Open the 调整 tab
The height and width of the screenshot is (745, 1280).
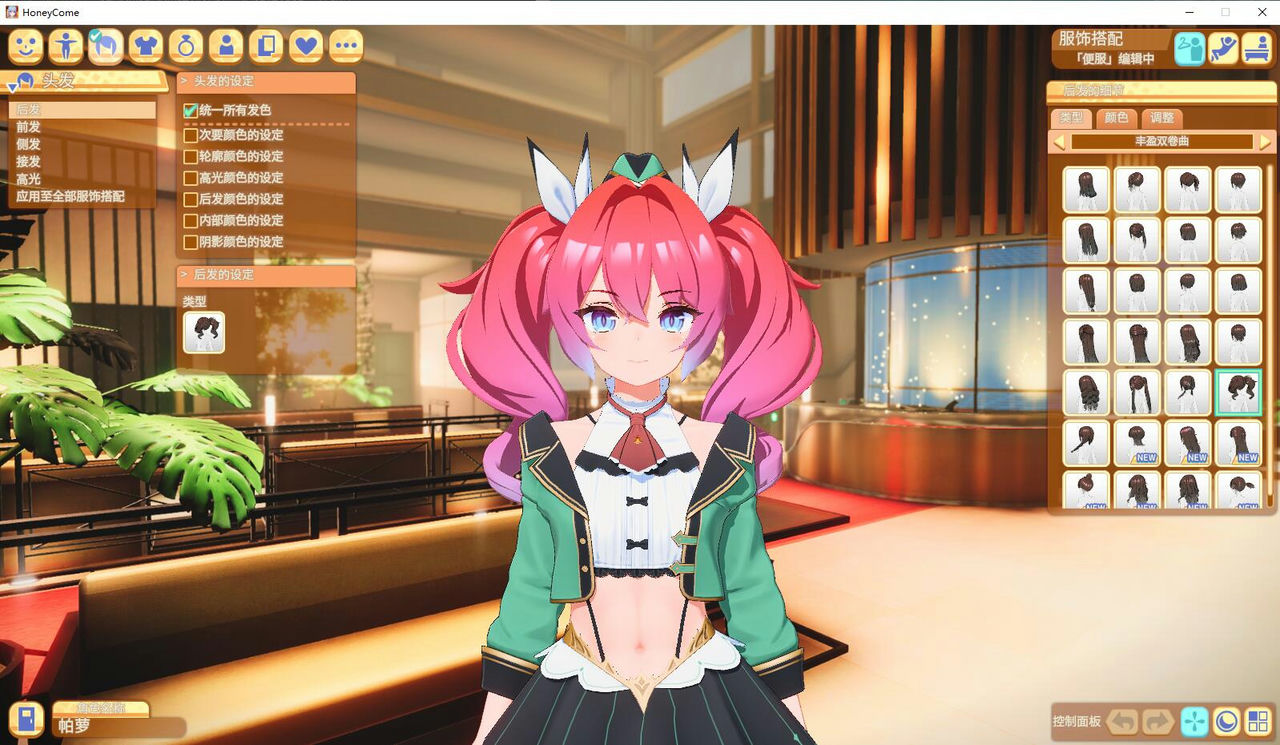click(x=1163, y=118)
